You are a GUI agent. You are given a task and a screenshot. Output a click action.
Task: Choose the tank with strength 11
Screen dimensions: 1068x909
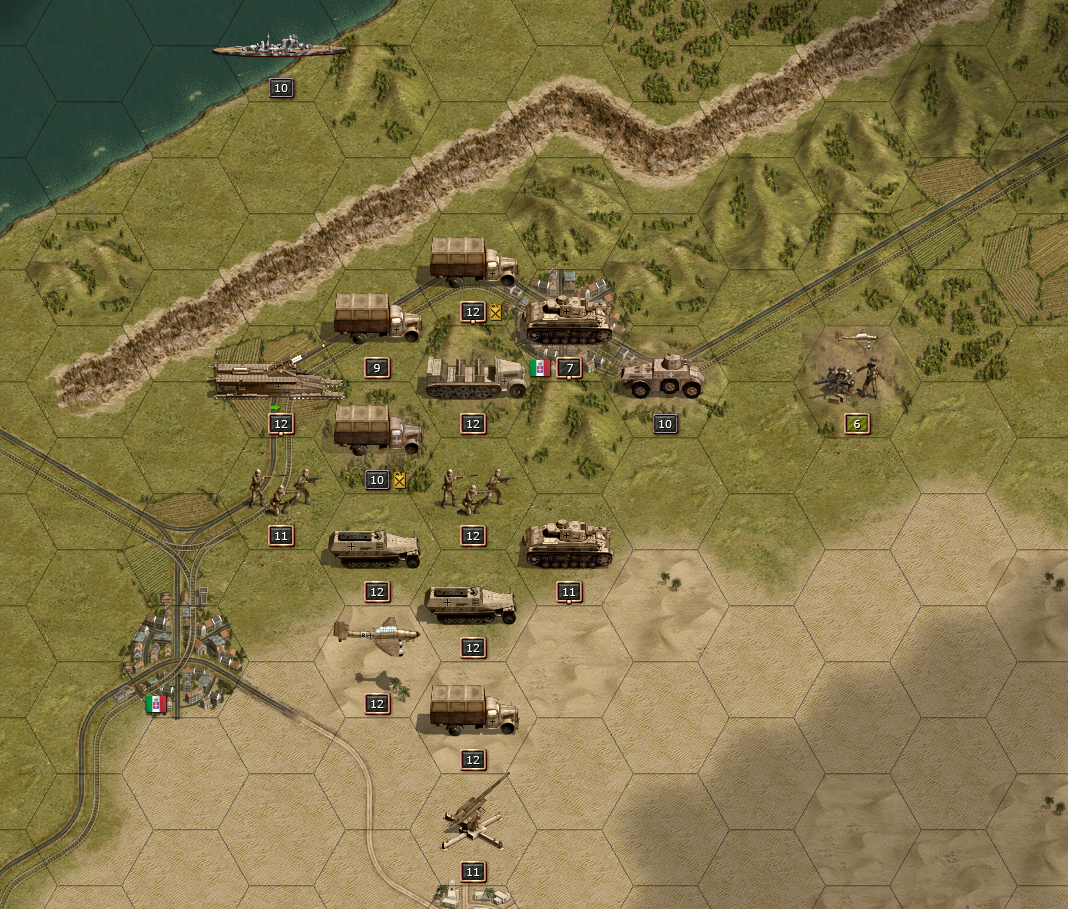[x=568, y=544]
